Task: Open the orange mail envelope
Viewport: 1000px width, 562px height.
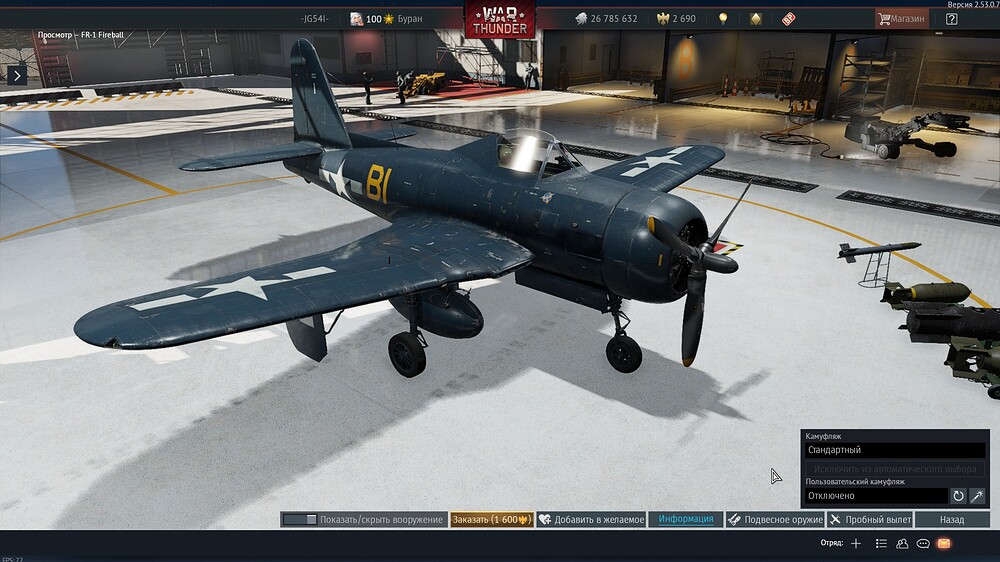Action: (x=944, y=543)
